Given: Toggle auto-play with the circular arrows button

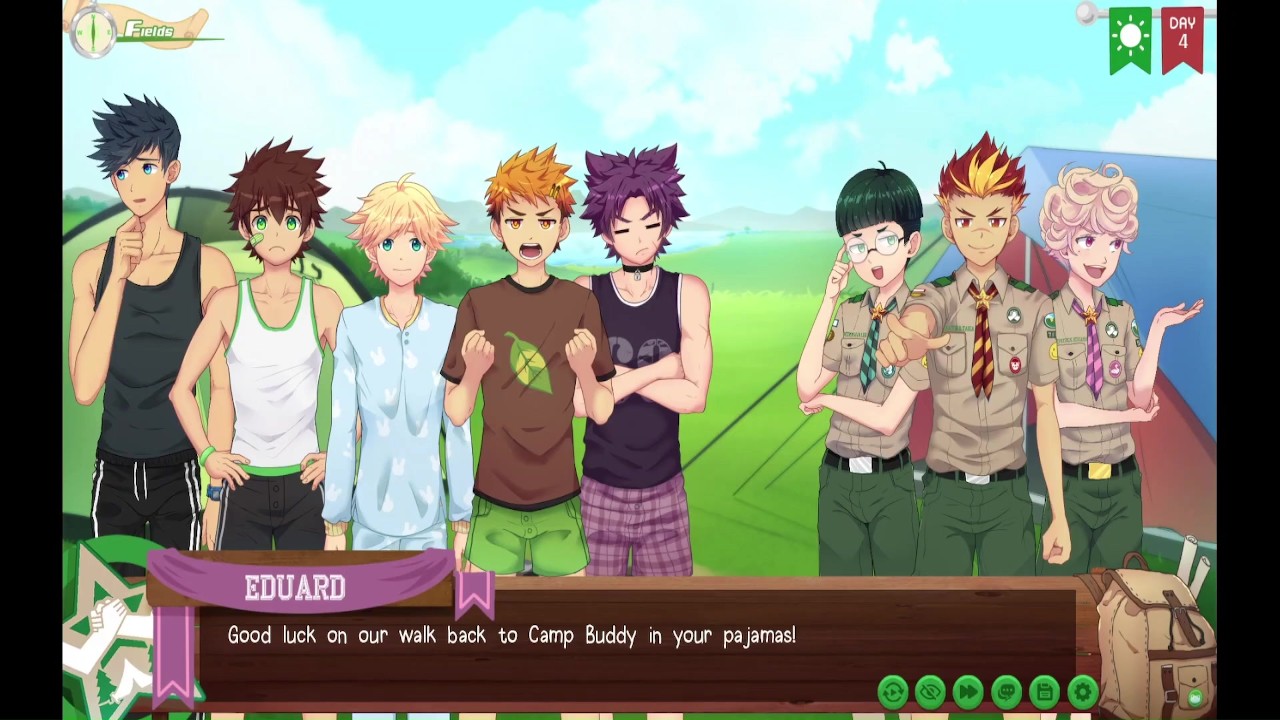Looking at the screenshot, I should pos(892,691).
